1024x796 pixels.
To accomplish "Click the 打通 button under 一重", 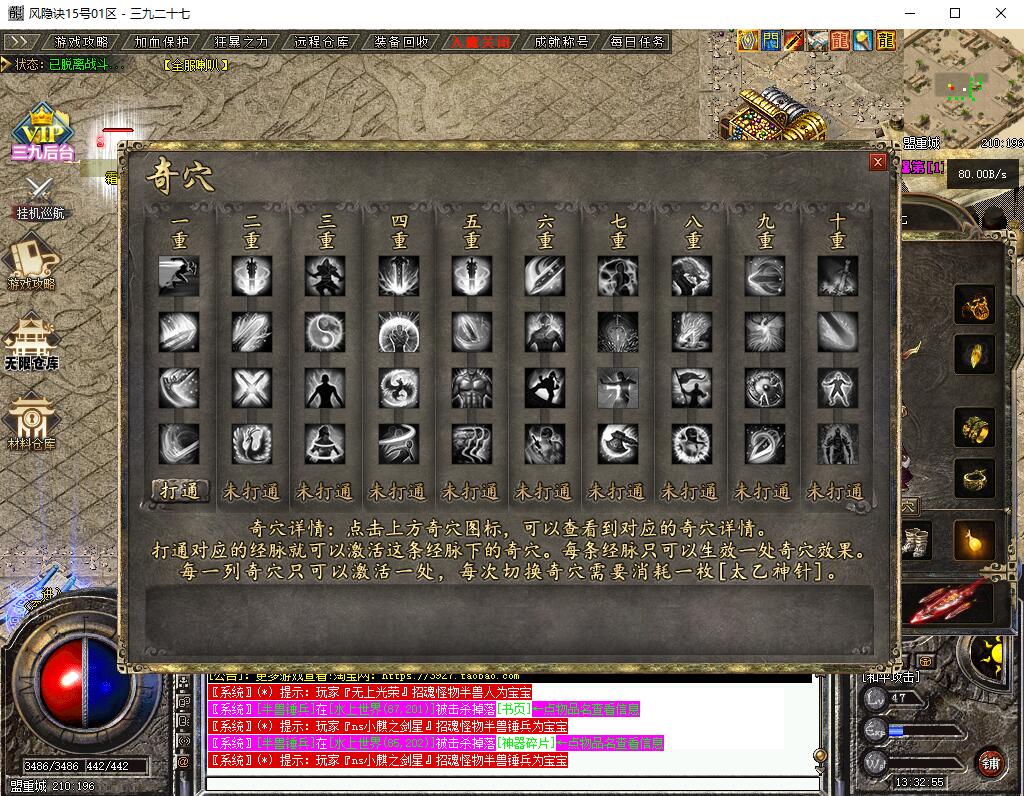I will [180, 490].
